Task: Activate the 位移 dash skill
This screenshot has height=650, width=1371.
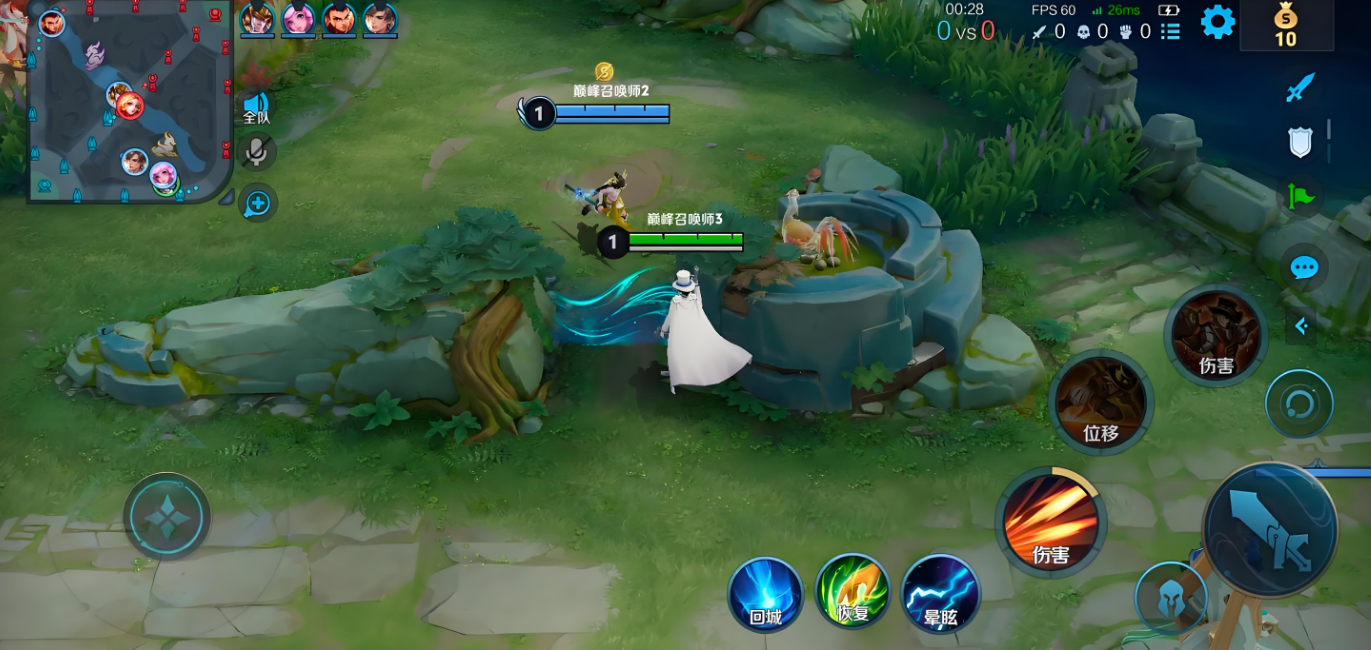Action: (1100, 402)
